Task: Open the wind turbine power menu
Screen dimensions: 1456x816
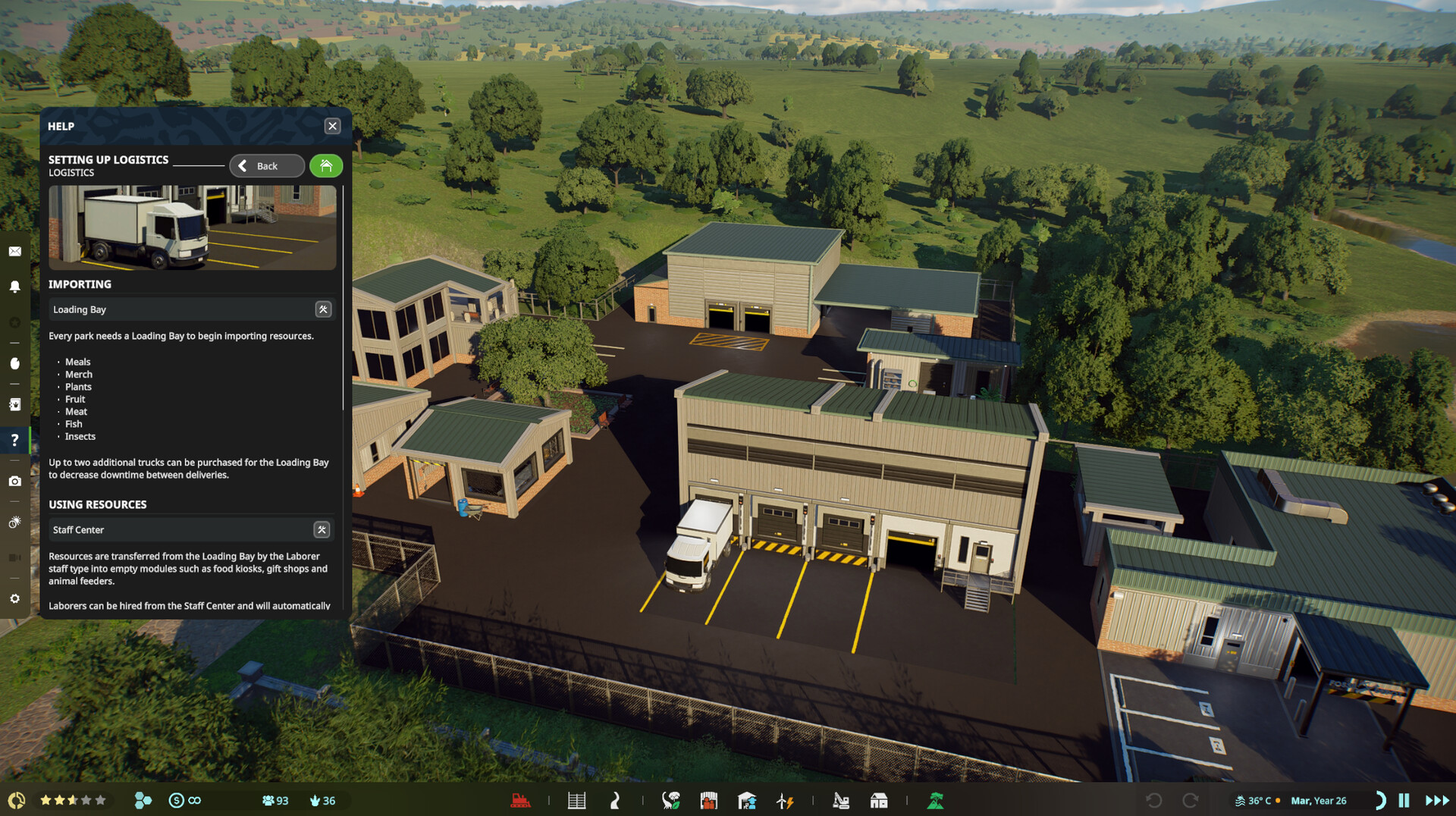Action: (785, 801)
